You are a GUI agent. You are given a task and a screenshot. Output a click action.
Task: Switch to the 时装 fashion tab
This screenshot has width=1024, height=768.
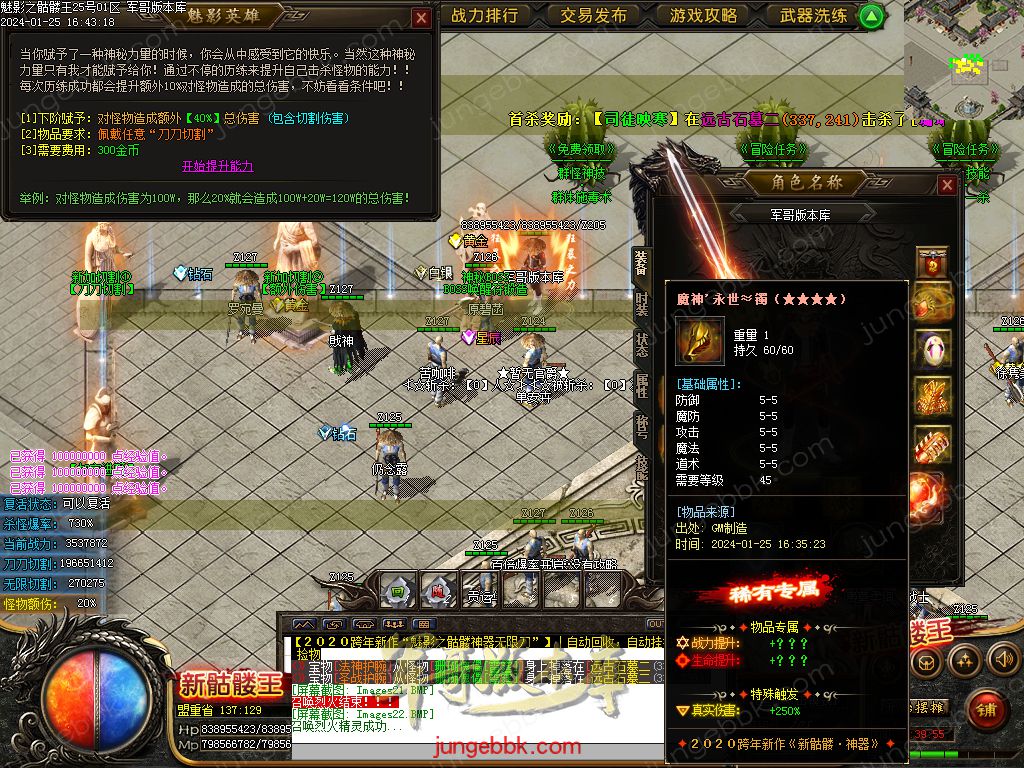(x=641, y=304)
